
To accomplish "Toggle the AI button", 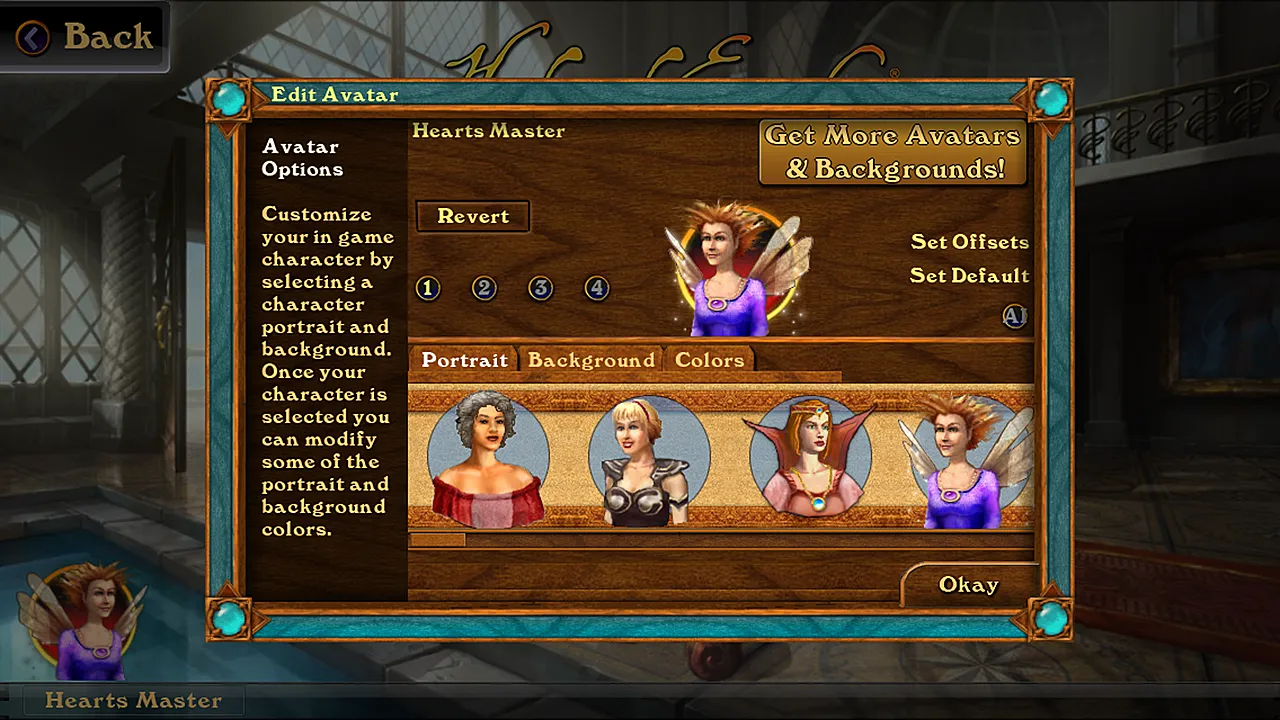I will tap(1015, 316).
